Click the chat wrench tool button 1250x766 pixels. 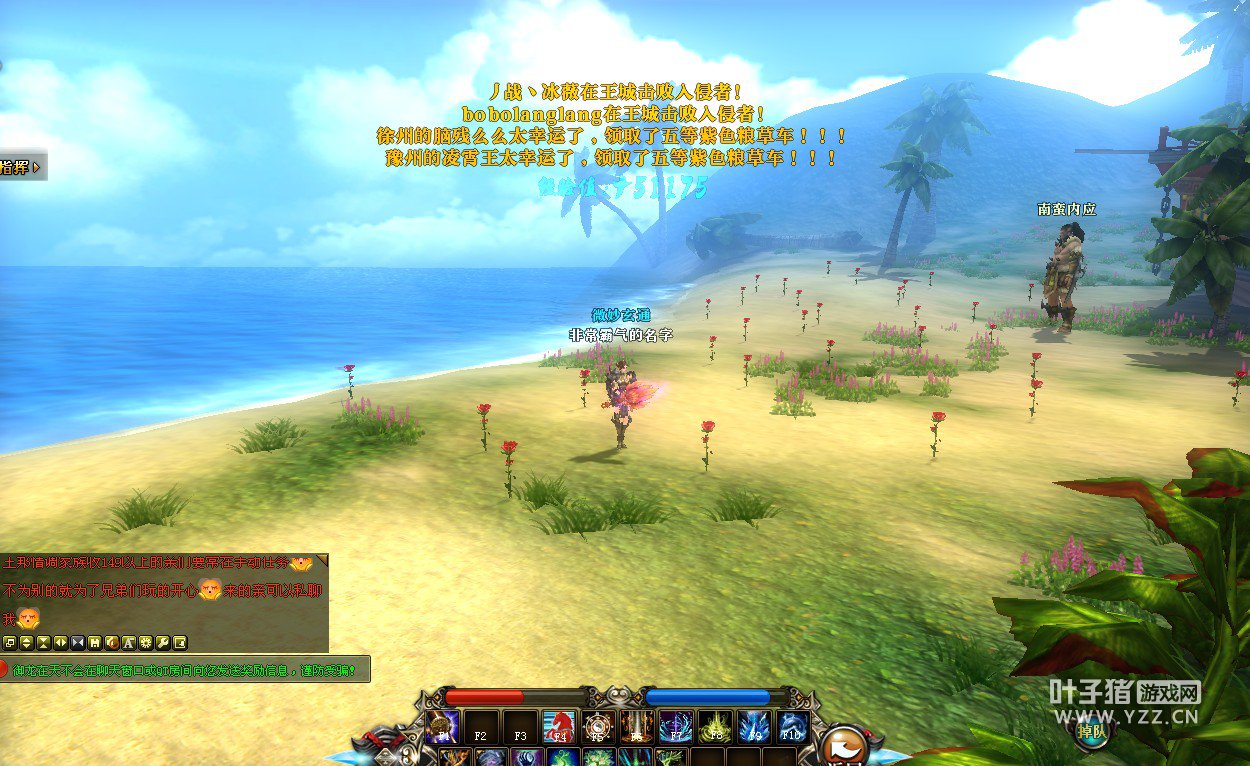[x=163, y=642]
